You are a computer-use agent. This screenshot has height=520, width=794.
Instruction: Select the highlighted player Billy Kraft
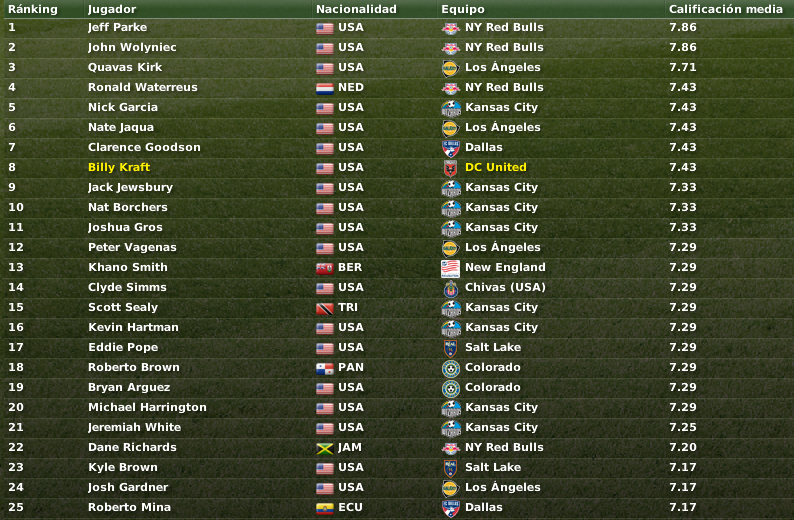pos(119,167)
